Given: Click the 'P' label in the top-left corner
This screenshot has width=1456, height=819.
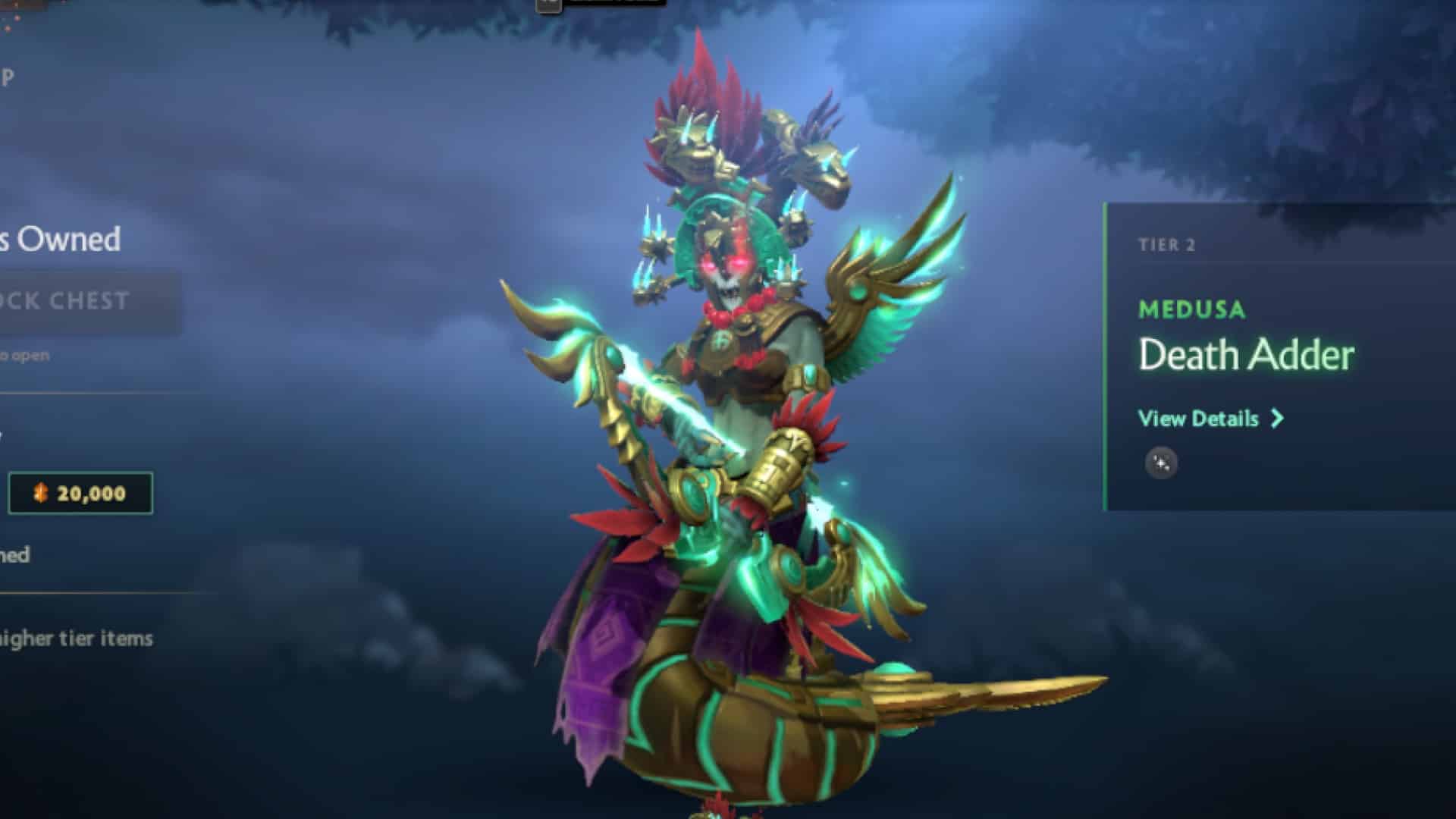Looking at the screenshot, I should click(x=8, y=77).
